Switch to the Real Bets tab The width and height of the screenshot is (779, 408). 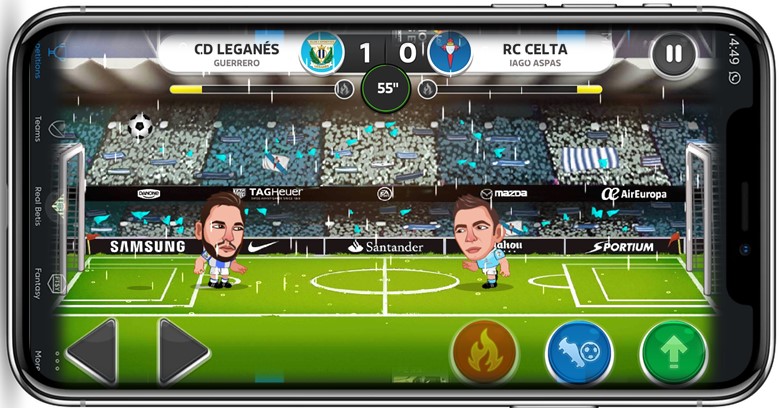39,207
